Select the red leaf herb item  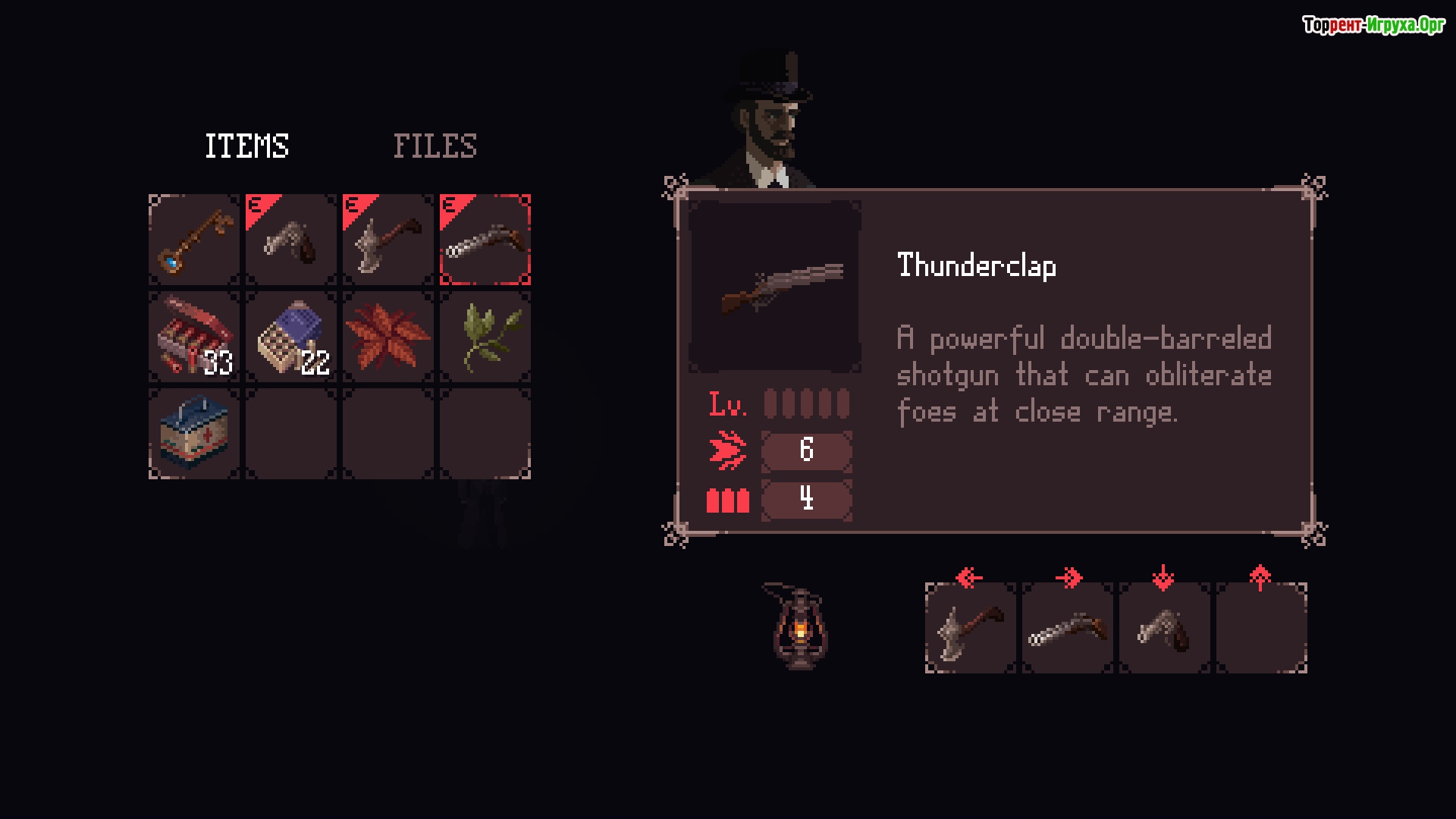click(x=388, y=337)
